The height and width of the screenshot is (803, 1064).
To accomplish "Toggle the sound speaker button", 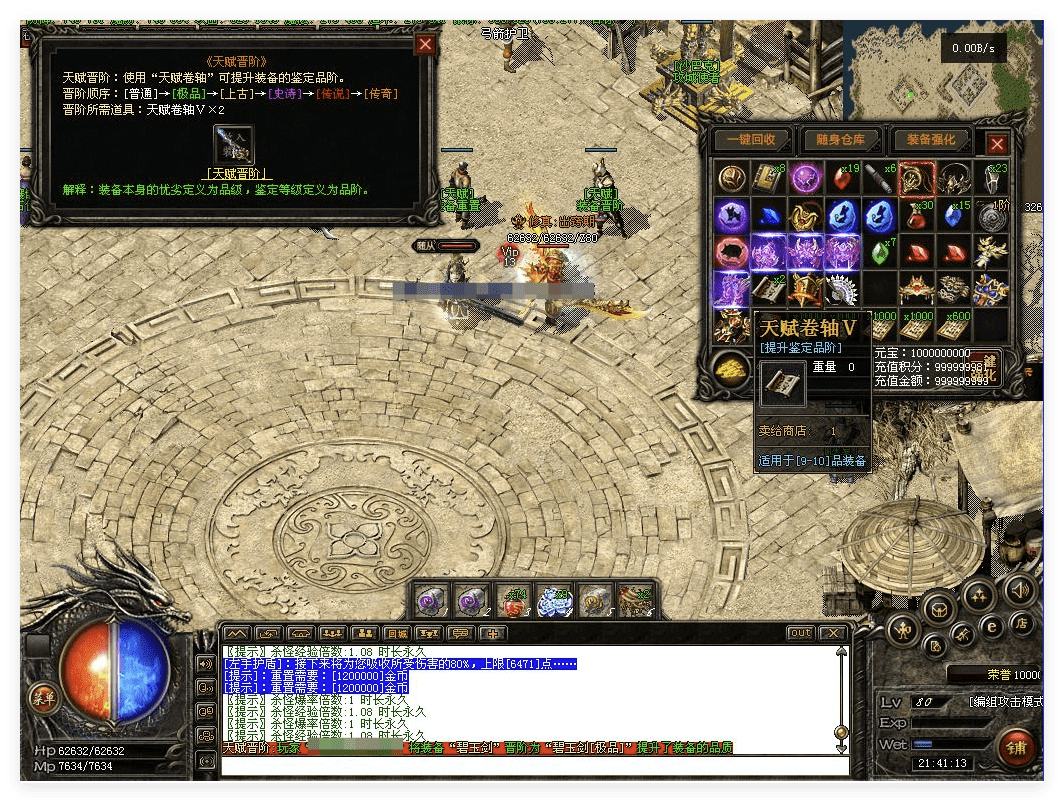I will (x=1020, y=589).
